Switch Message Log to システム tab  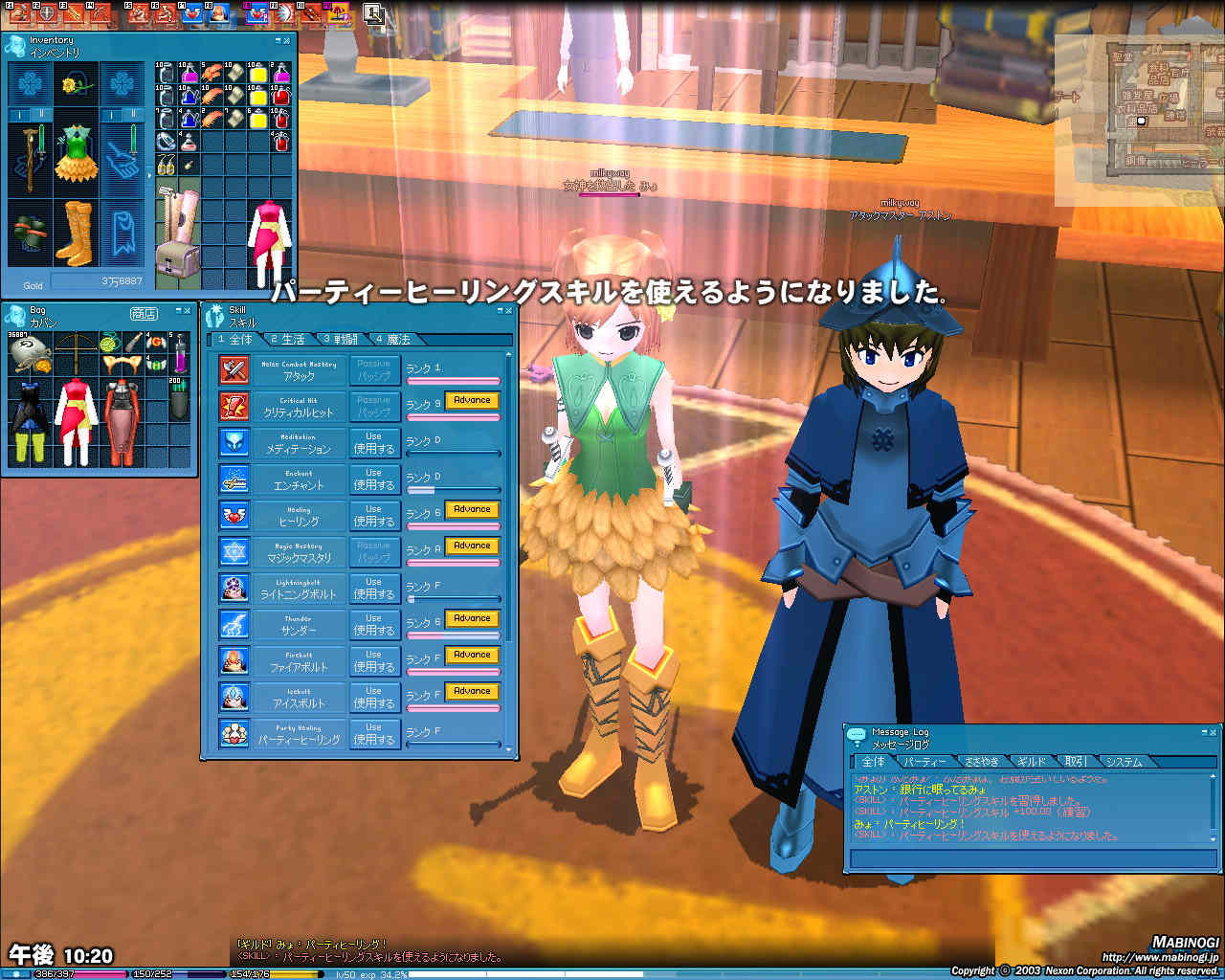[x=1124, y=762]
